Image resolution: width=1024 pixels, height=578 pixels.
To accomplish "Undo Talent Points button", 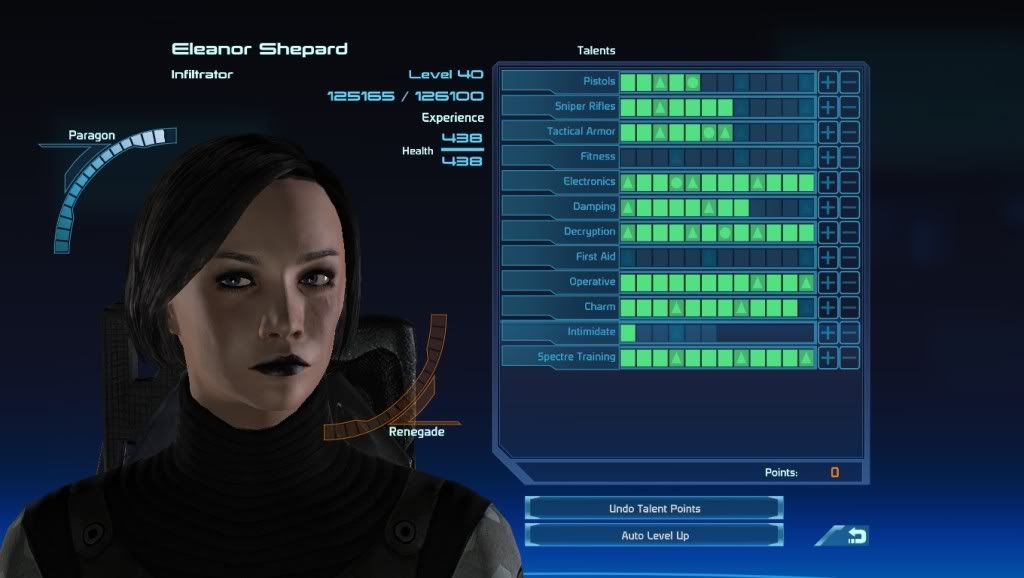I will [x=654, y=509].
